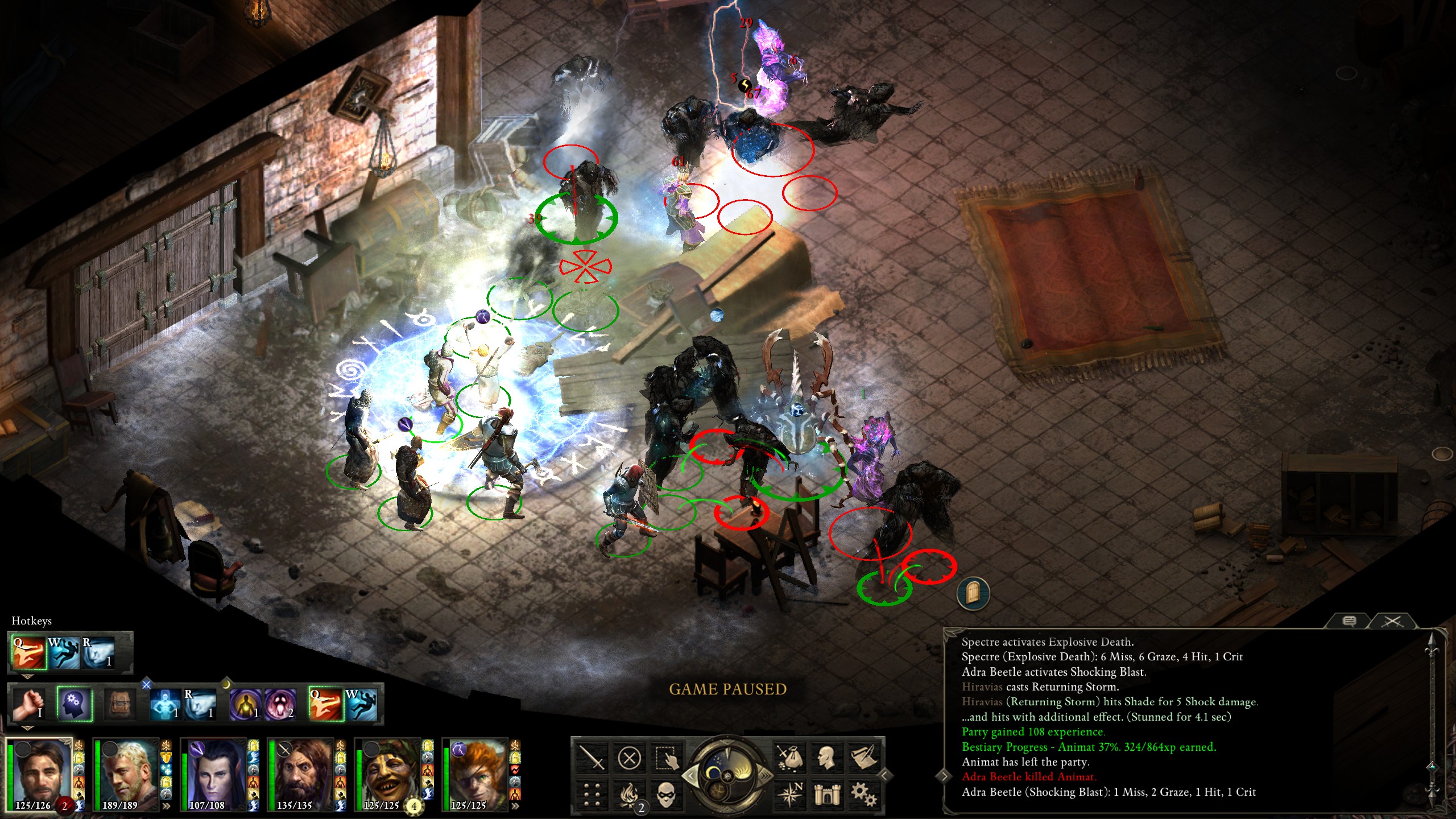Toggle stealth mode with the masked face
Image resolution: width=1456 pixels, height=819 pixels.
[x=666, y=795]
